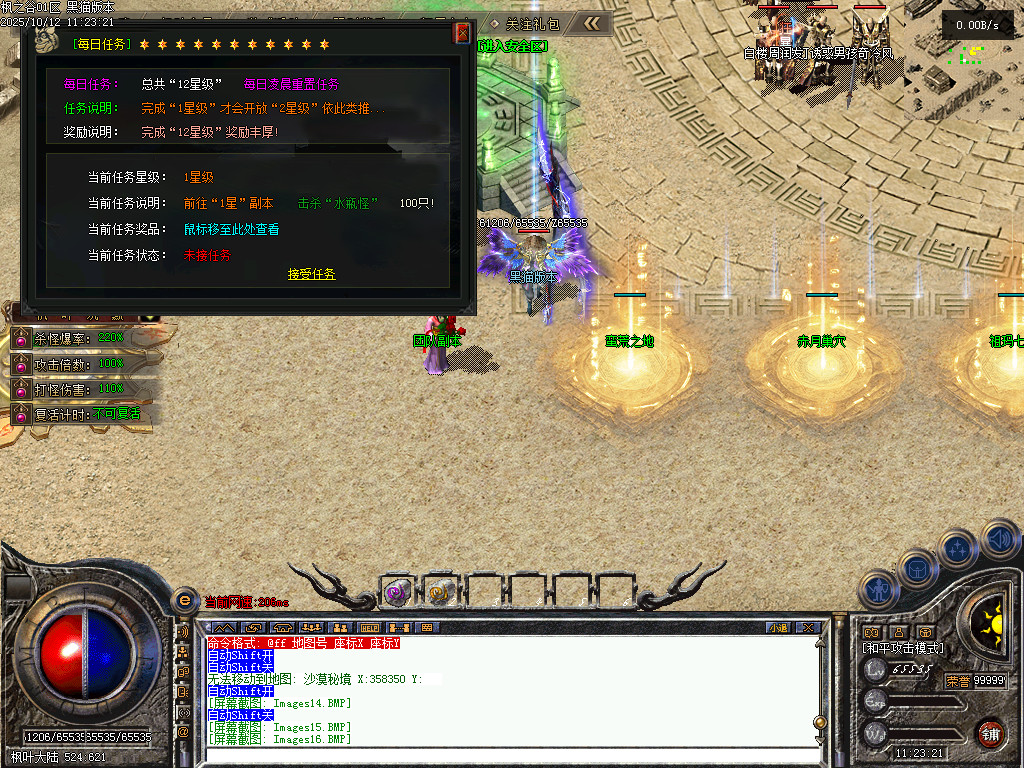Click the HELP button above chat
1024x768 pixels.
[367, 627]
